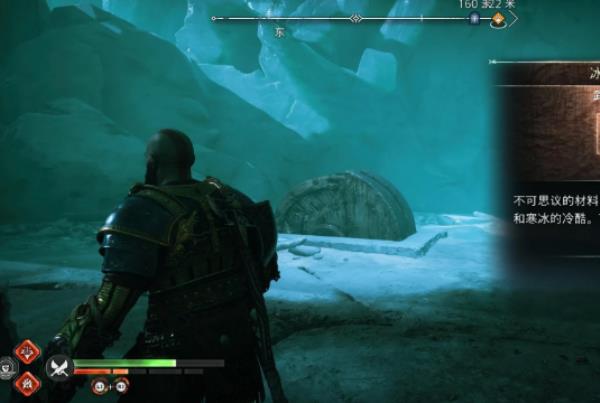Click the grey shield emblem icon
600x403 pixels.
(8, 366)
